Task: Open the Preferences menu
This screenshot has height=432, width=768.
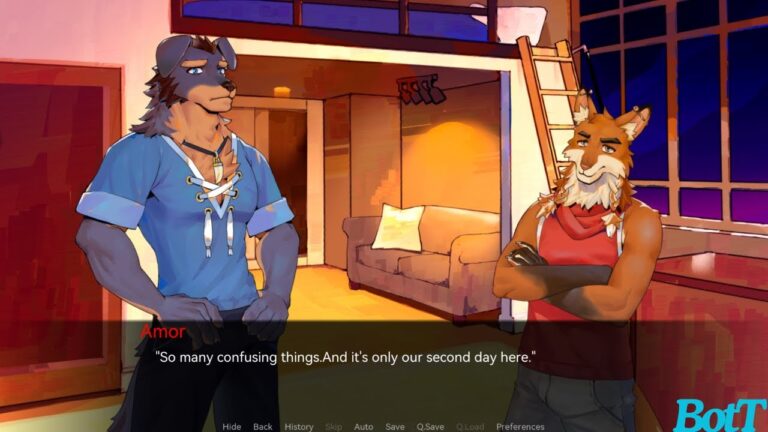Action: (520, 427)
